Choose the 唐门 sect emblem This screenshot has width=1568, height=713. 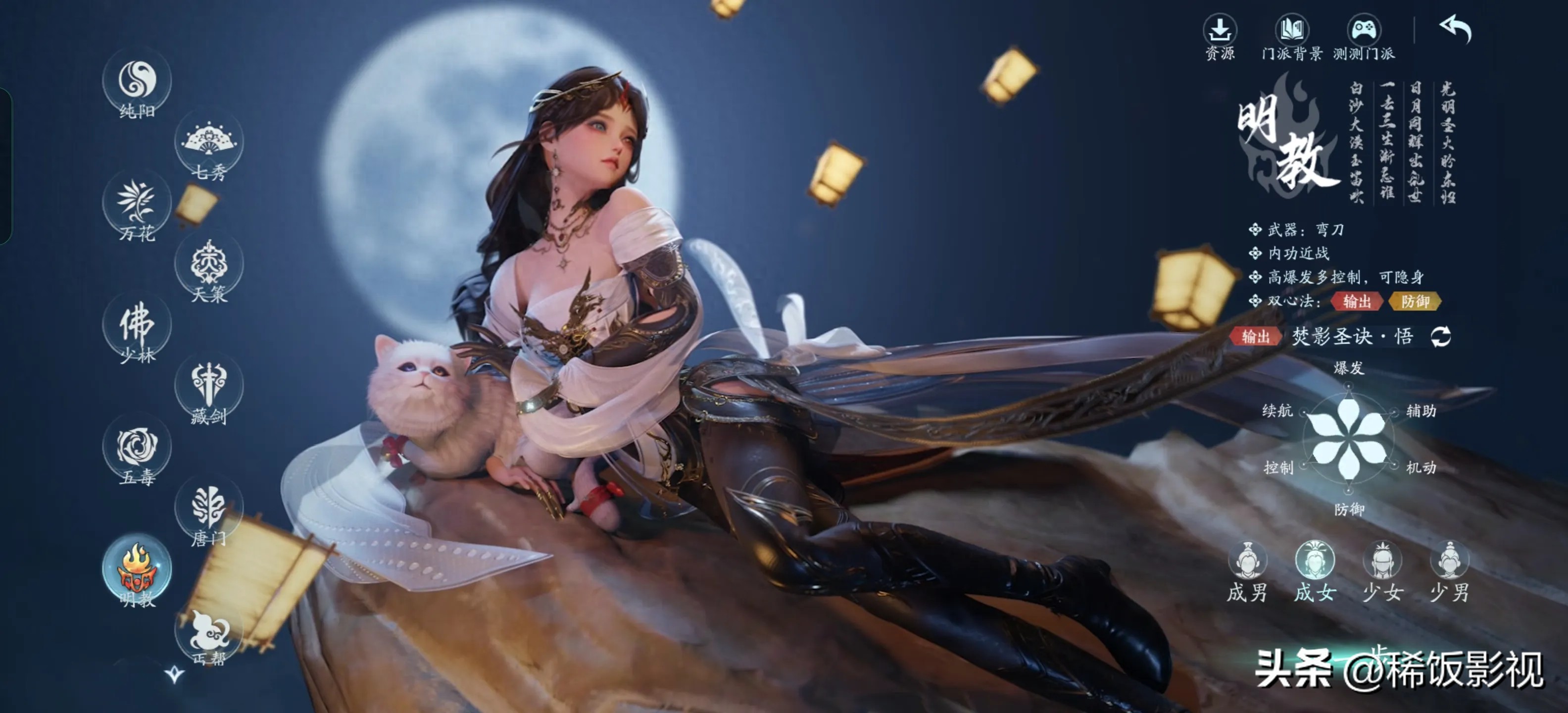tap(209, 509)
